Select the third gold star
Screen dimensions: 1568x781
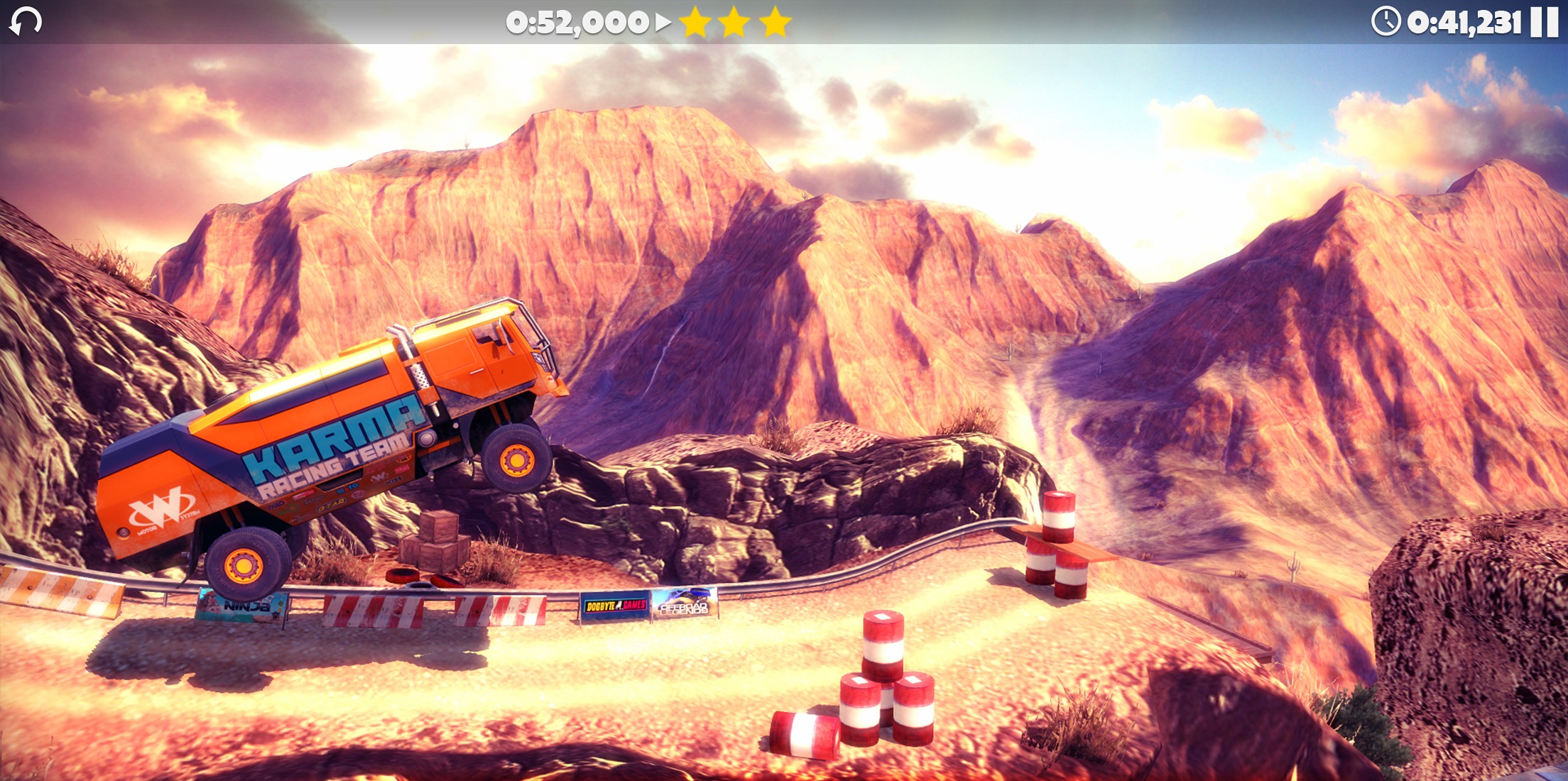(775, 23)
